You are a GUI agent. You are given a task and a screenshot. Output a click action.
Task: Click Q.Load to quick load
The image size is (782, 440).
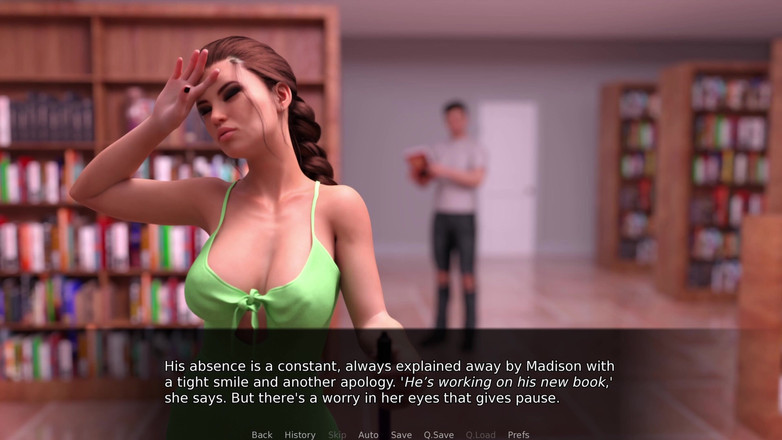point(480,435)
